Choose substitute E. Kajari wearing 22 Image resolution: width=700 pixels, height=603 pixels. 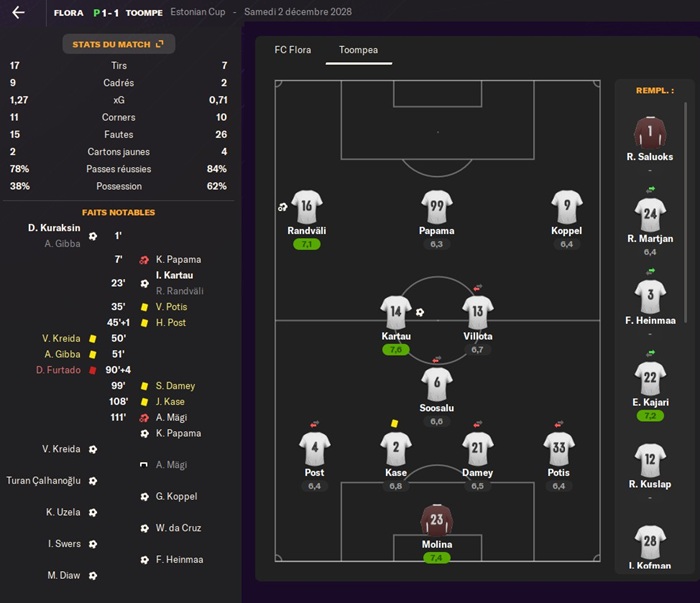pos(650,378)
